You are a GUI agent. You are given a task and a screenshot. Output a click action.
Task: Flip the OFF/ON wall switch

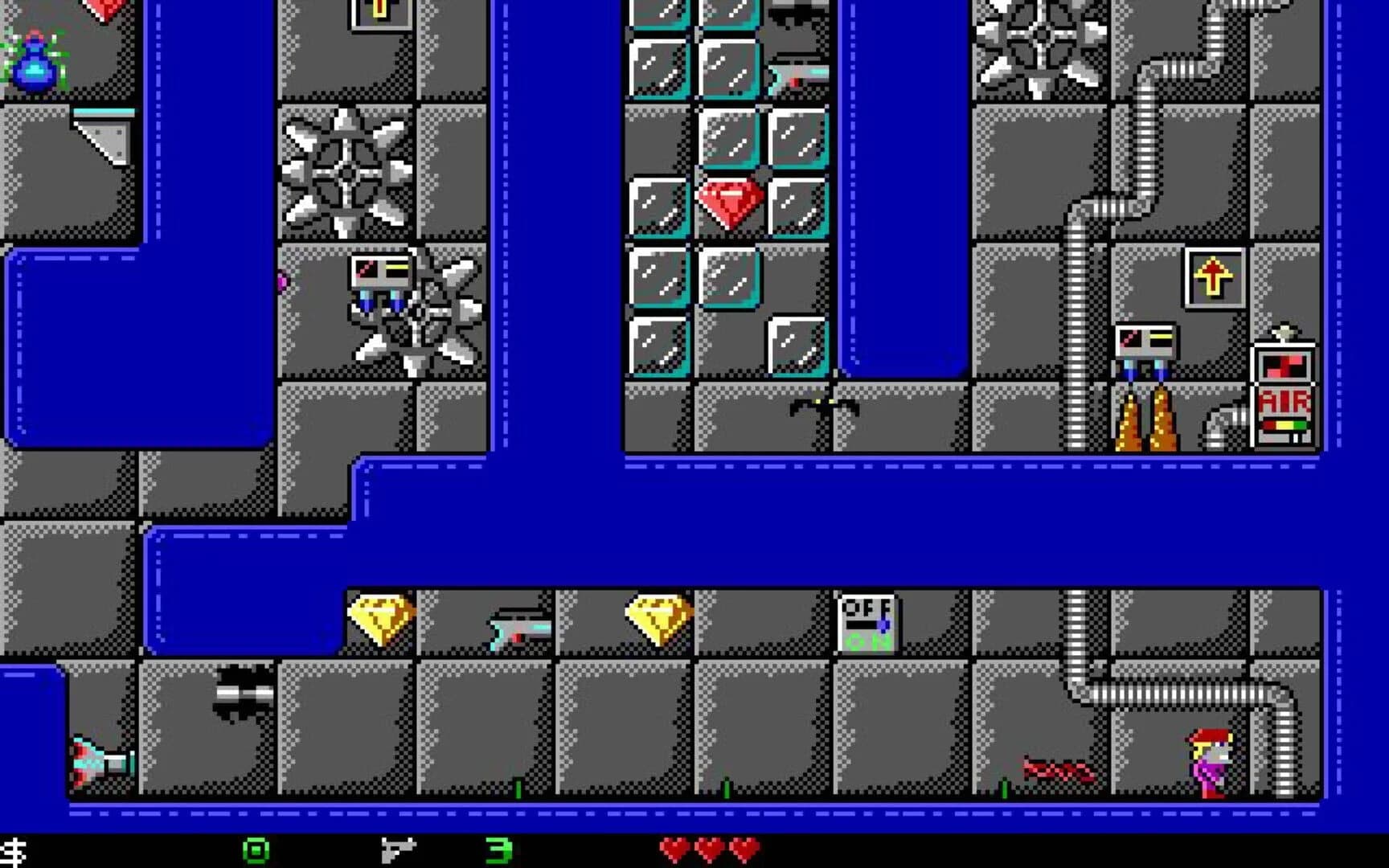point(867,621)
